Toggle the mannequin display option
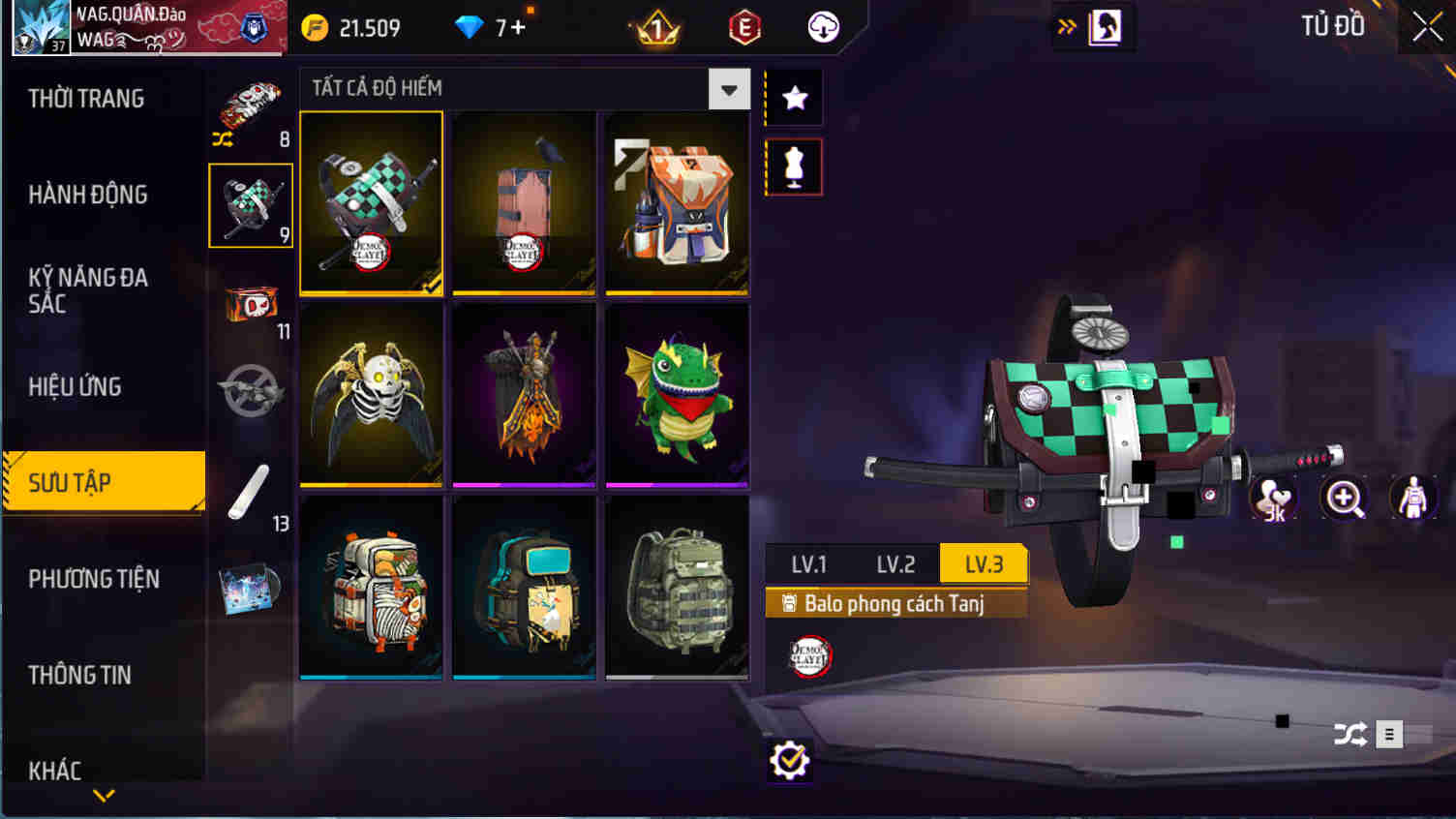Screen dimensions: 1456x819 click(x=793, y=166)
